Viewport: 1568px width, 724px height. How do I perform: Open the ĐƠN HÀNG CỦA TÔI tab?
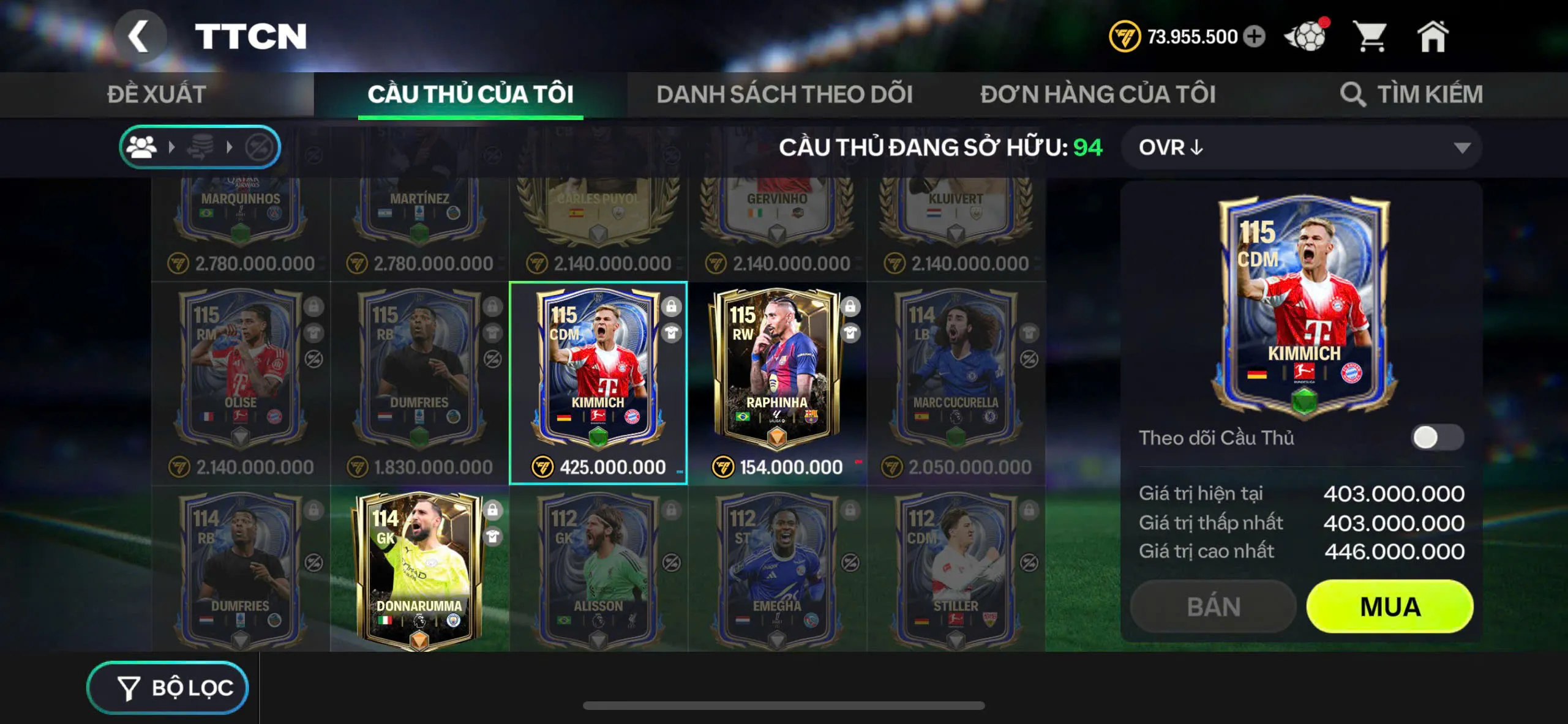[1099, 94]
